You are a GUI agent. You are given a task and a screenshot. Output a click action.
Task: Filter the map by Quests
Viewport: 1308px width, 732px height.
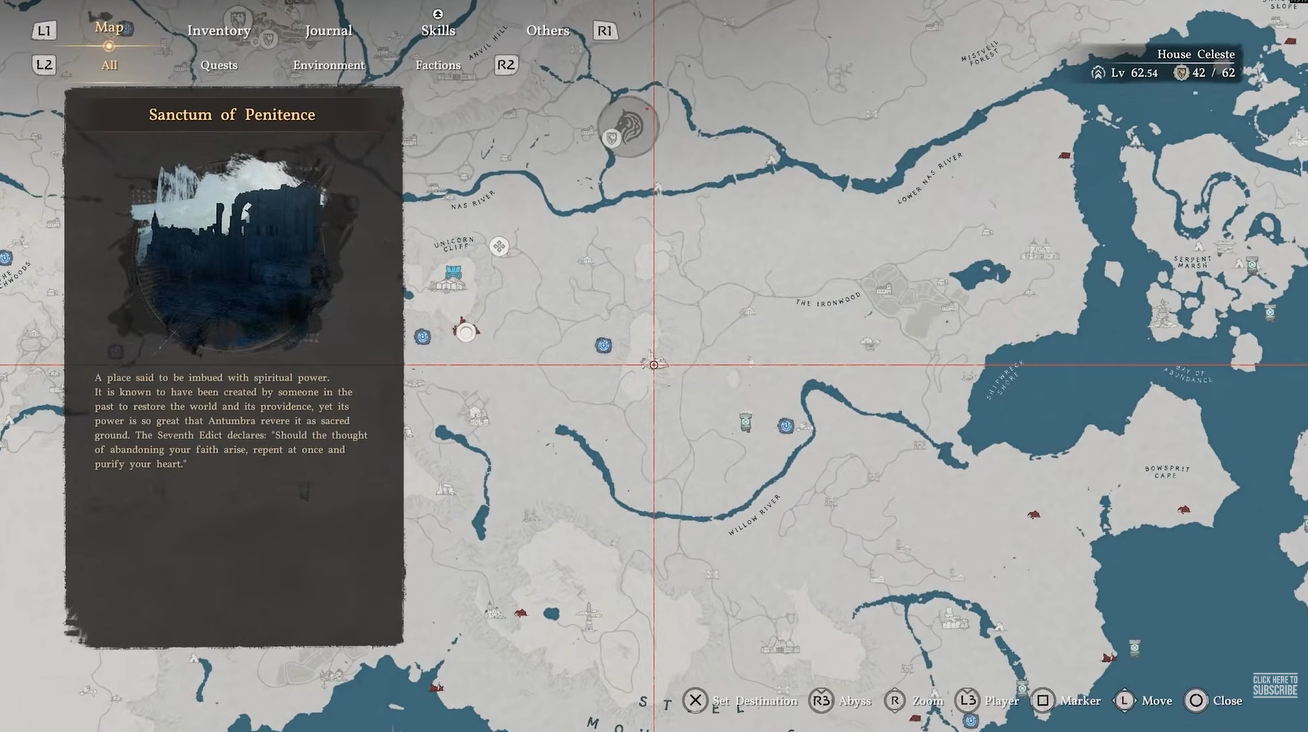click(x=219, y=66)
